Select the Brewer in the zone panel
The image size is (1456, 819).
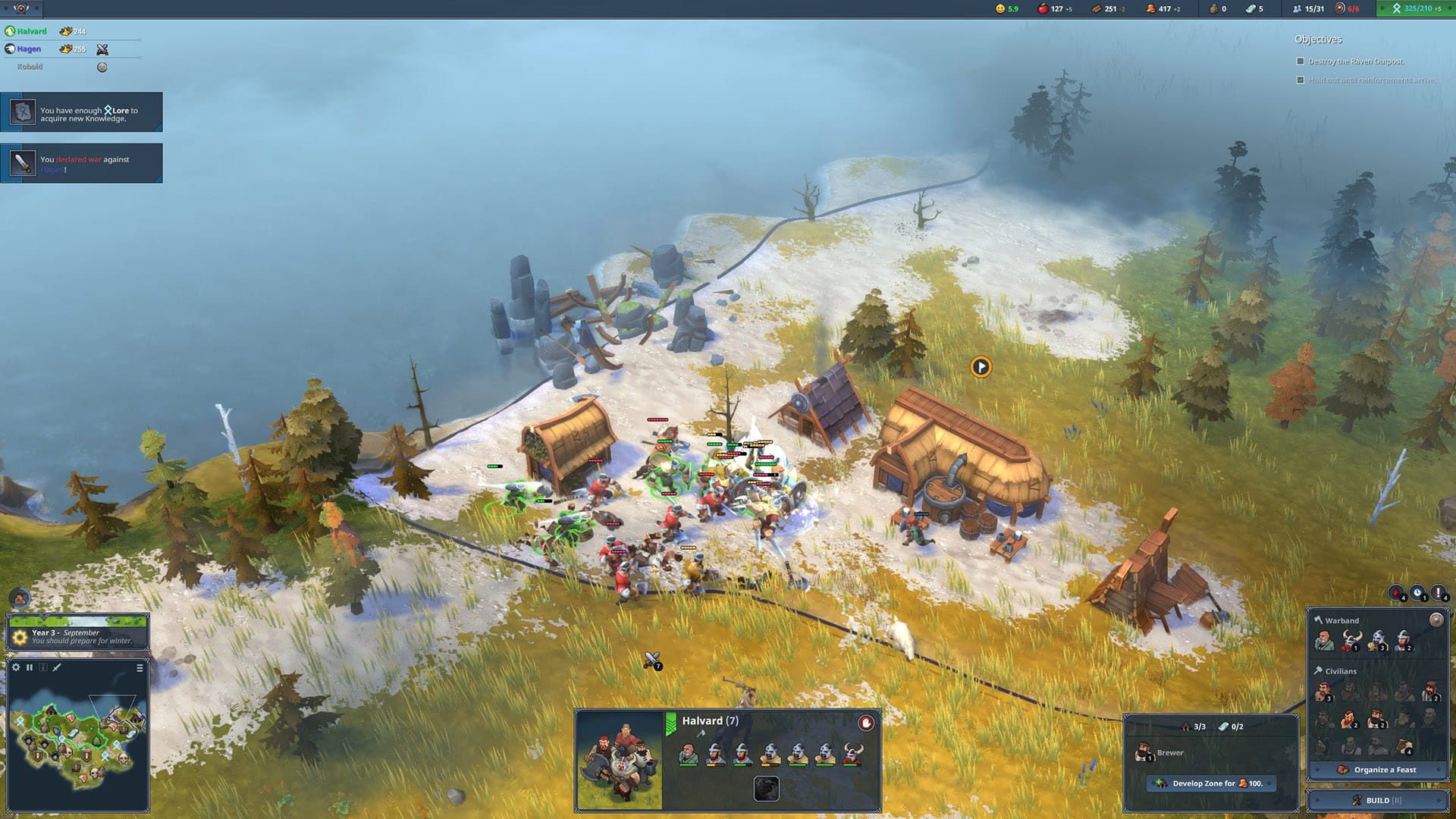point(1143,753)
